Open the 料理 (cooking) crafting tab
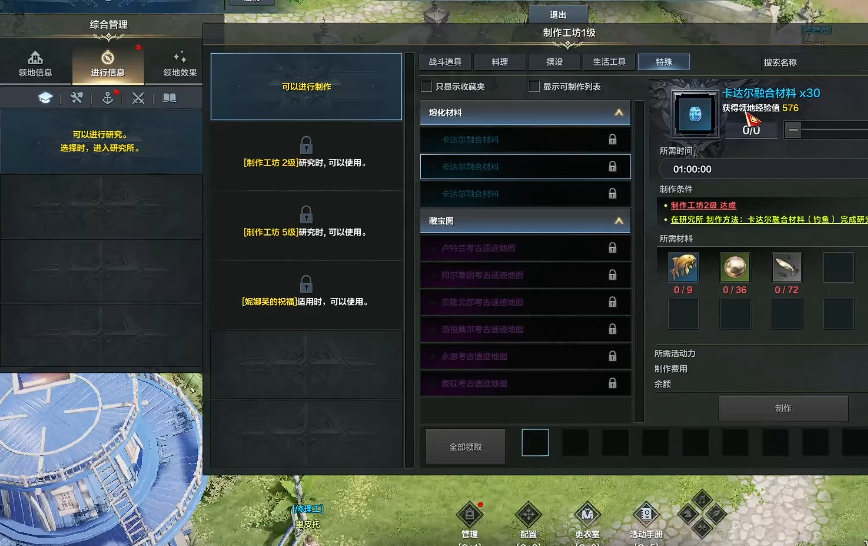This screenshot has width=868, height=546. [x=499, y=62]
